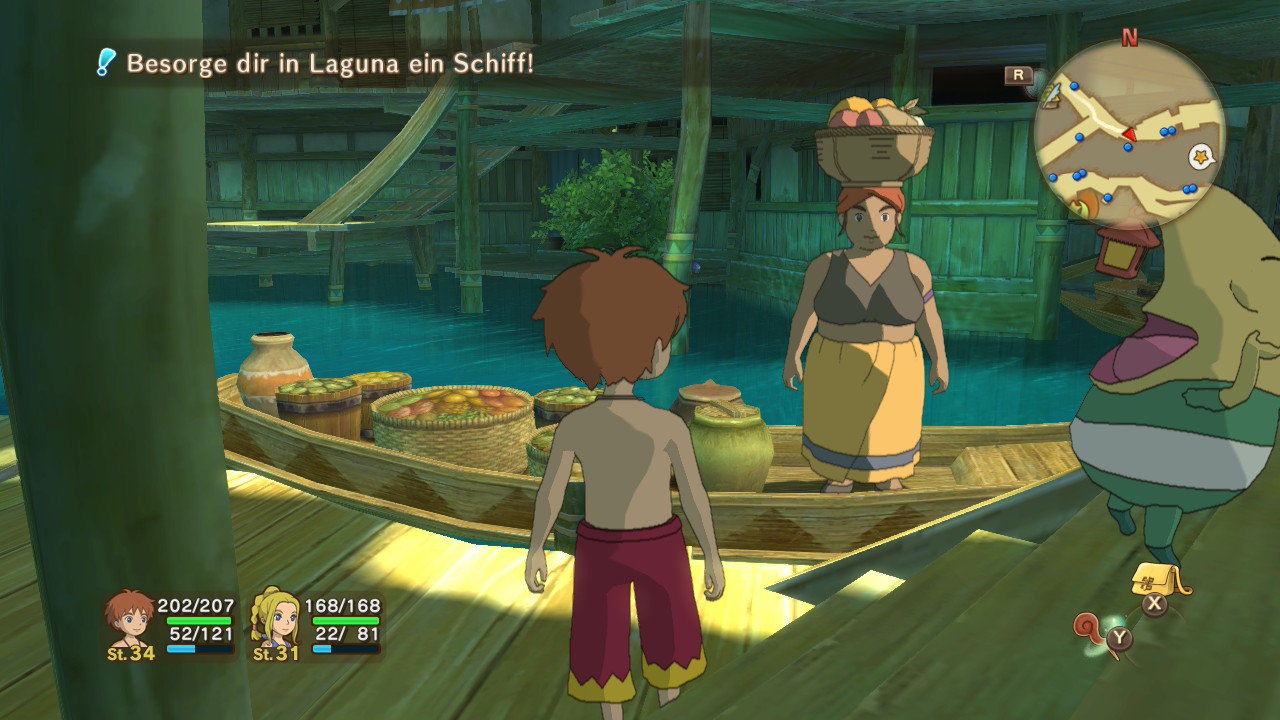Click the star speech-bubble marker on minimap
The height and width of the screenshot is (720, 1280).
1200,157
